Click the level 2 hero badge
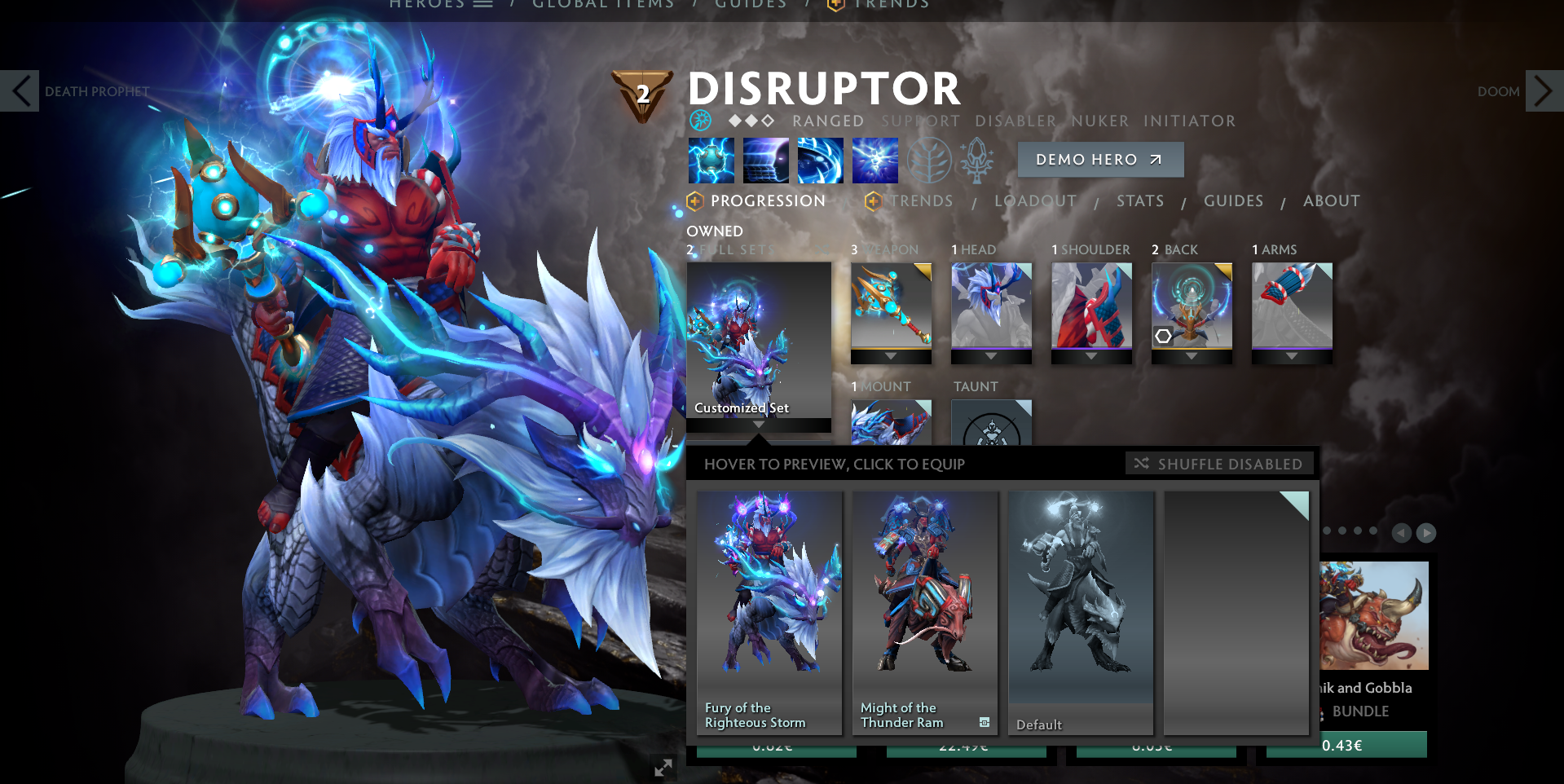This screenshot has width=1564, height=784. (x=641, y=92)
